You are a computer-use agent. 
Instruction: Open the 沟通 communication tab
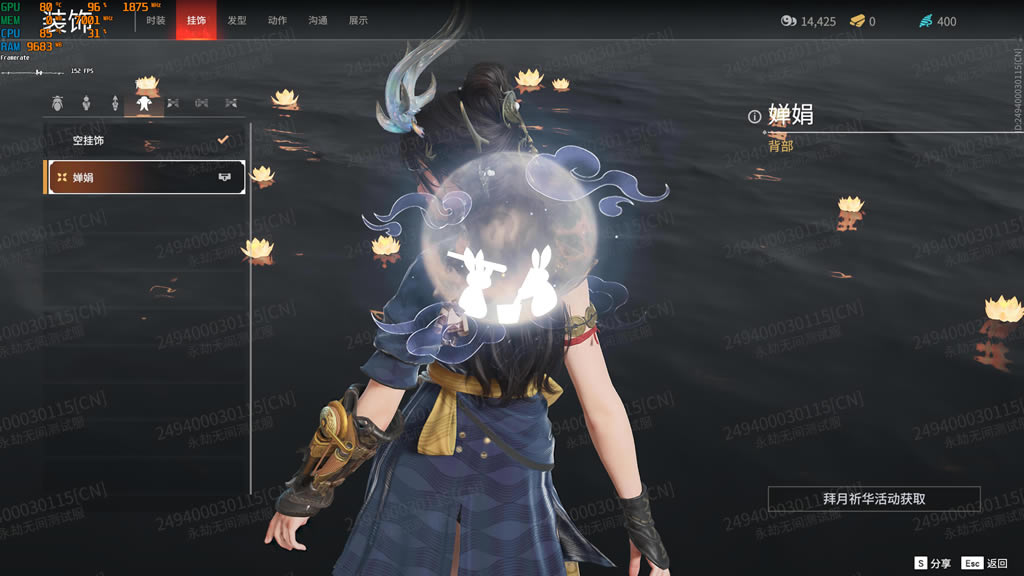(318, 20)
